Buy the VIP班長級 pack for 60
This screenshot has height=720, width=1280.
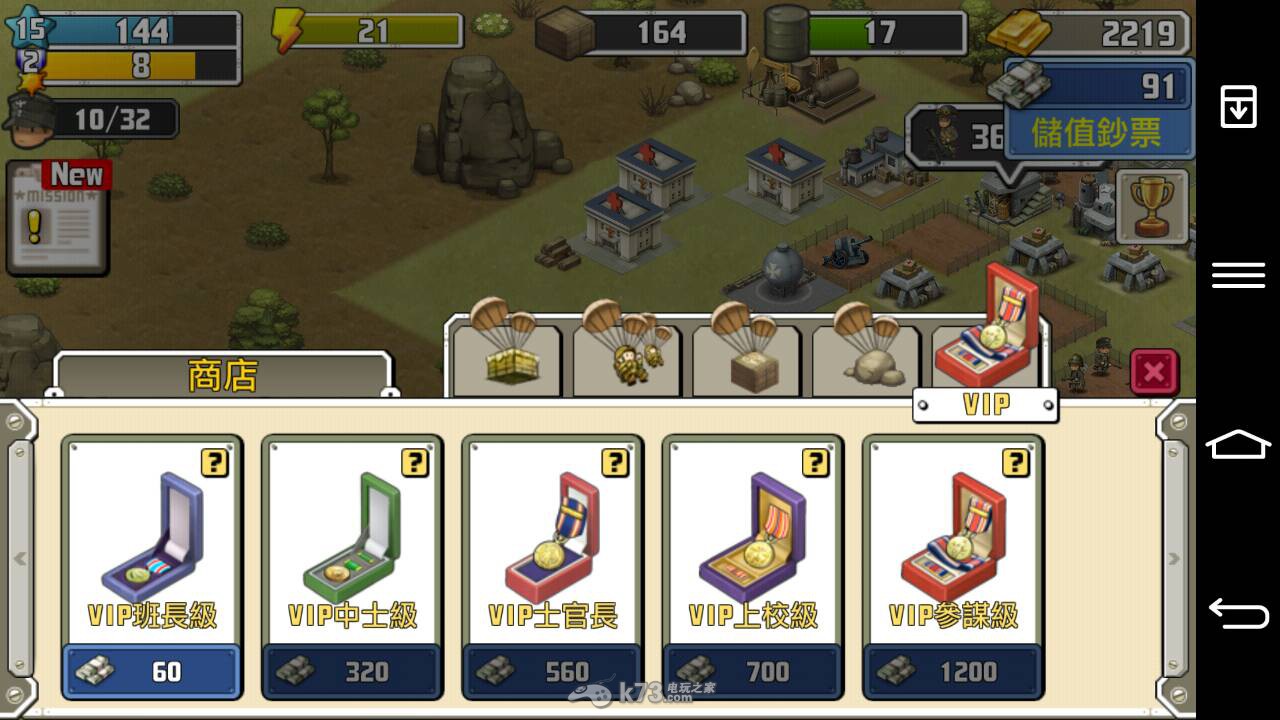pyautogui.click(x=152, y=671)
